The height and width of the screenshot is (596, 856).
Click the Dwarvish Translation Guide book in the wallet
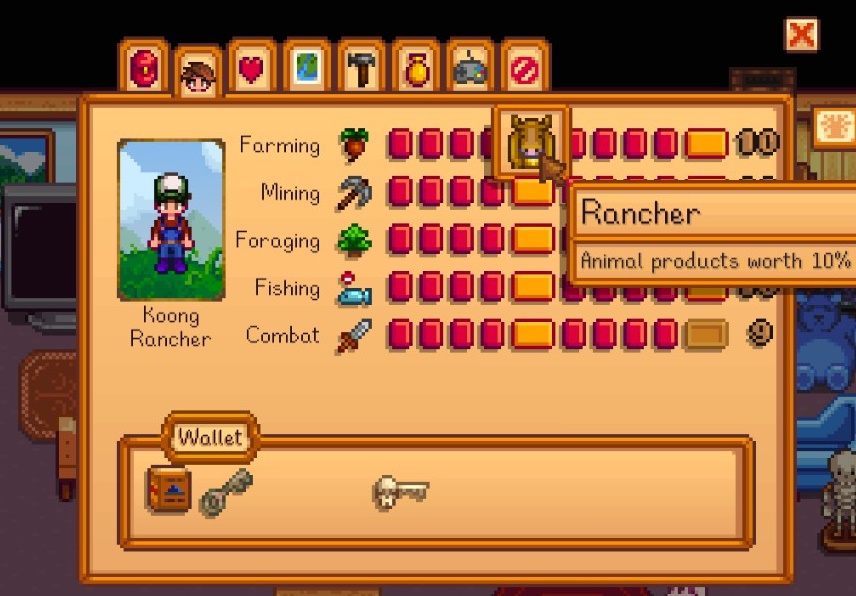[168, 490]
